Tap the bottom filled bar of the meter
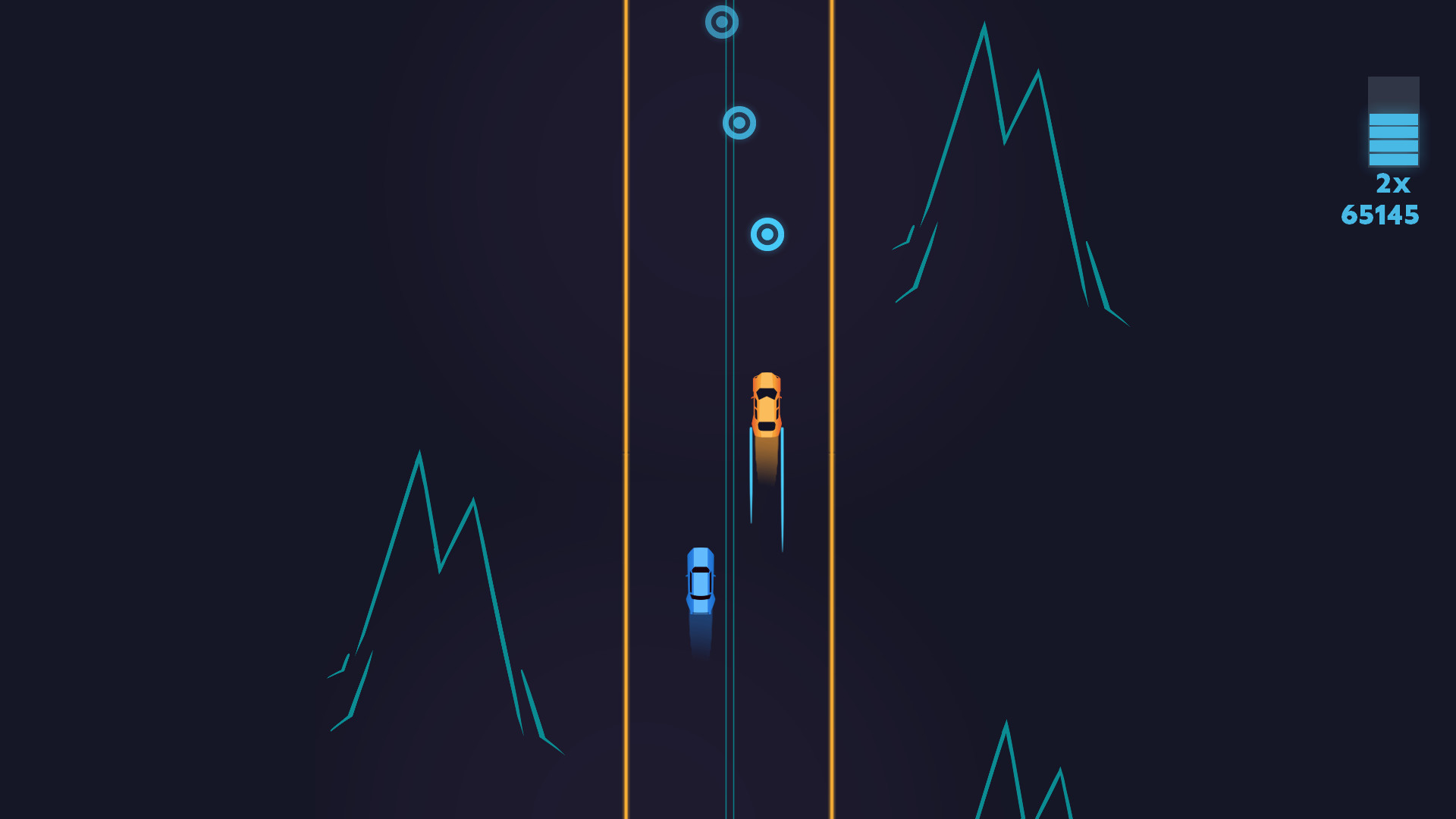The height and width of the screenshot is (819, 1456). click(1393, 159)
